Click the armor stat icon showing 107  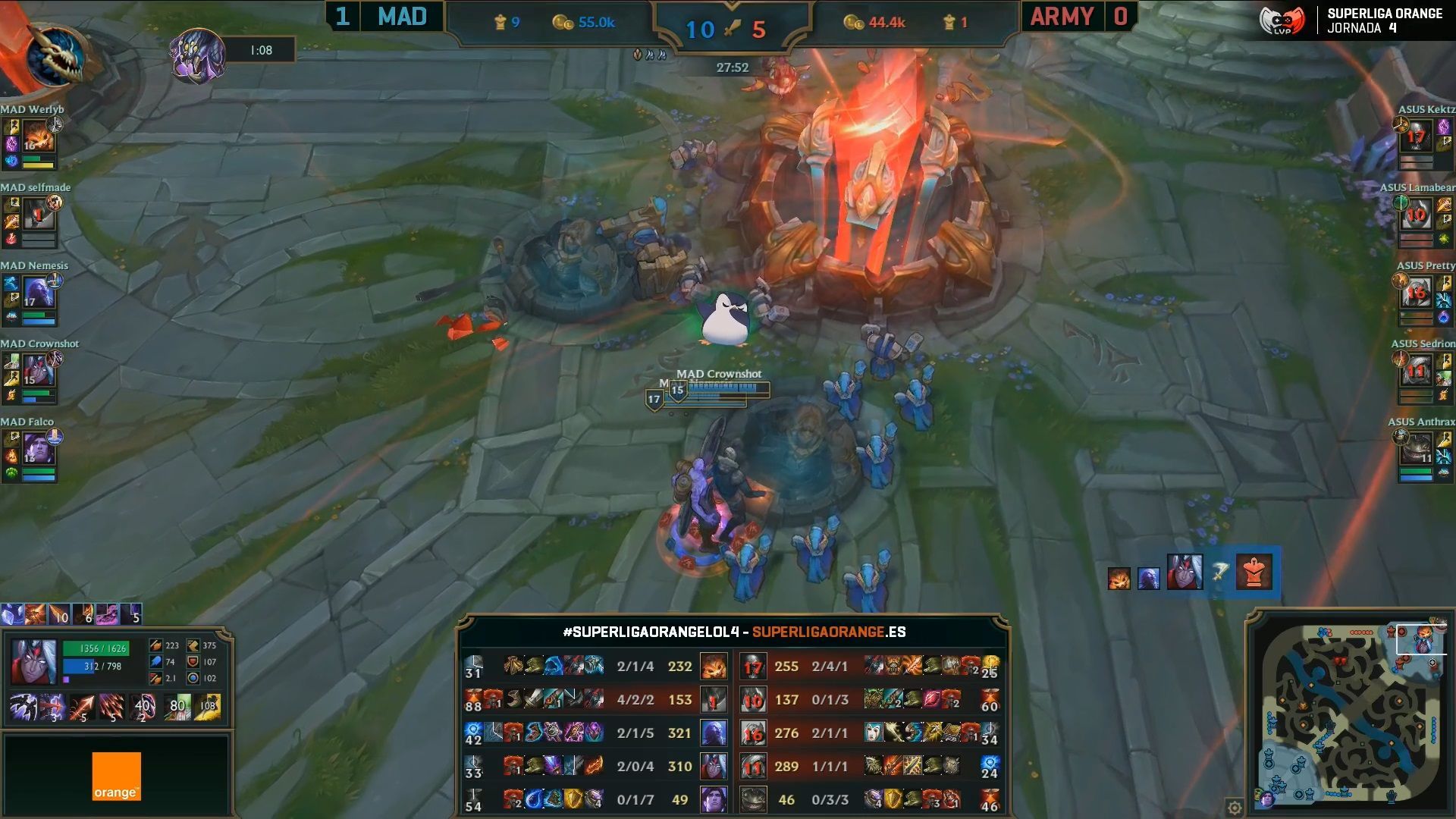(193, 662)
